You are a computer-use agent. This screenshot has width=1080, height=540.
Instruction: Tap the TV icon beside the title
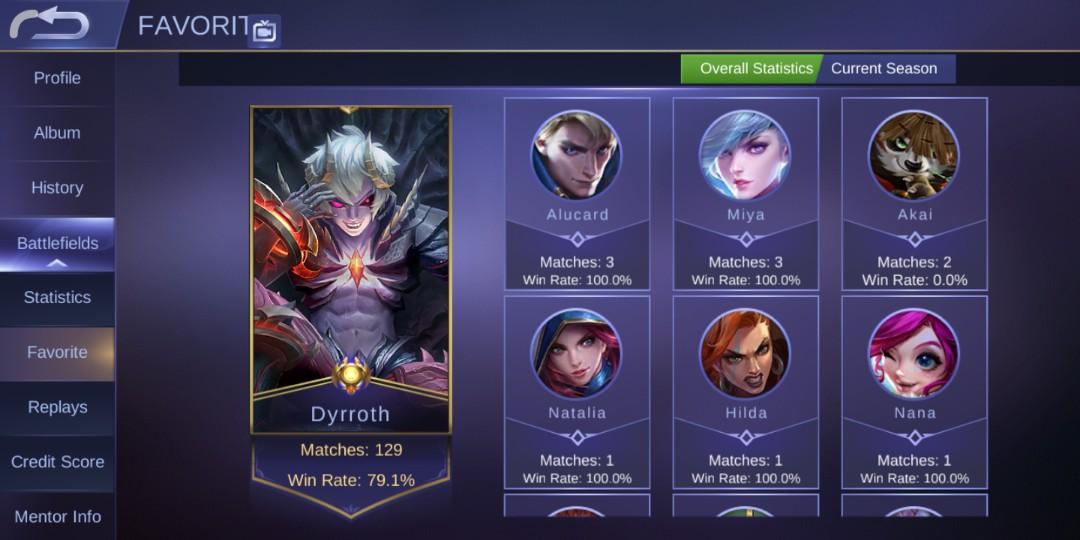[x=264, y=31]
